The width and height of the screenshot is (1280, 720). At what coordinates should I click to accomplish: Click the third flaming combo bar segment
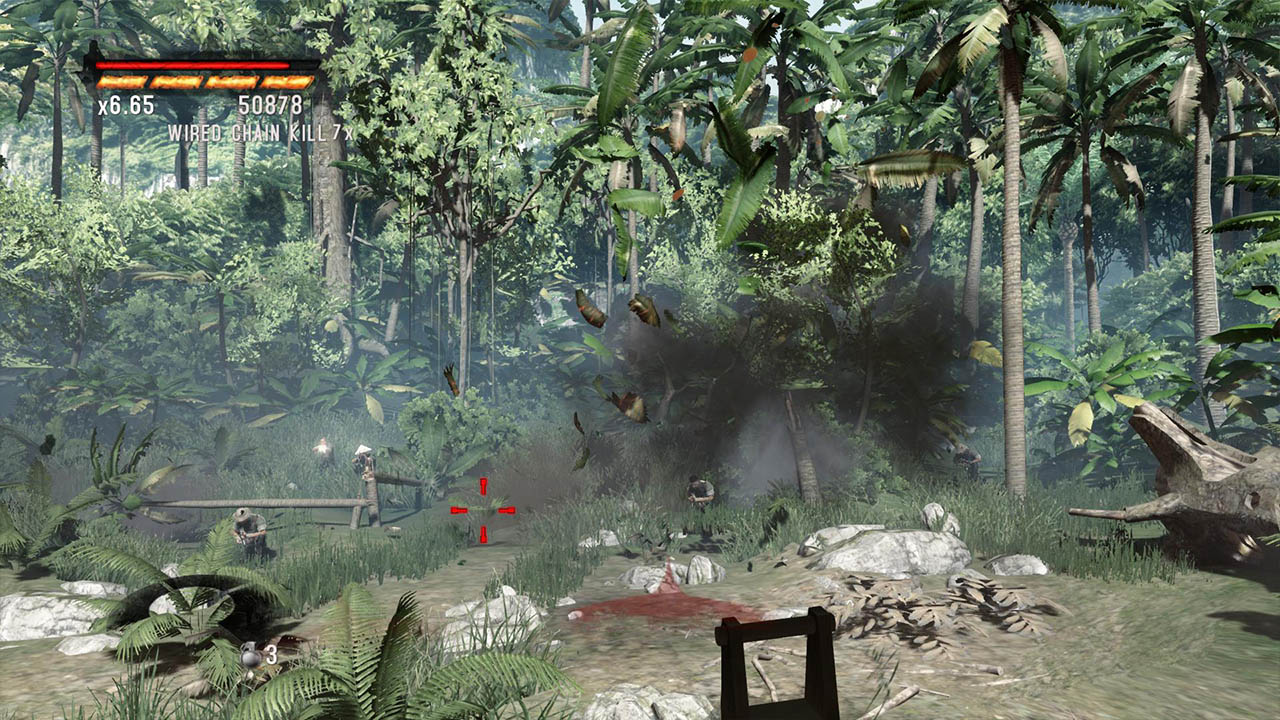click(232, 81)
